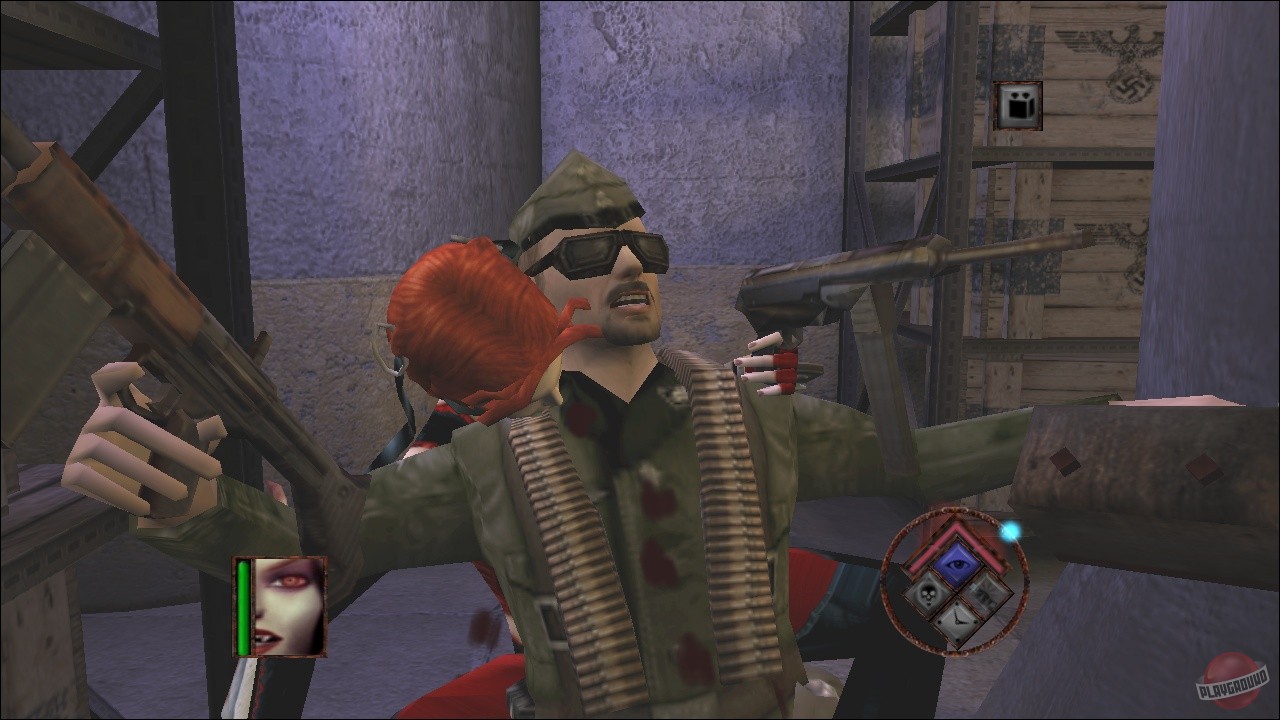Select the glowing cyan orb above the dial
Screen dimensions: 1280x720
tap(1010, 531)
